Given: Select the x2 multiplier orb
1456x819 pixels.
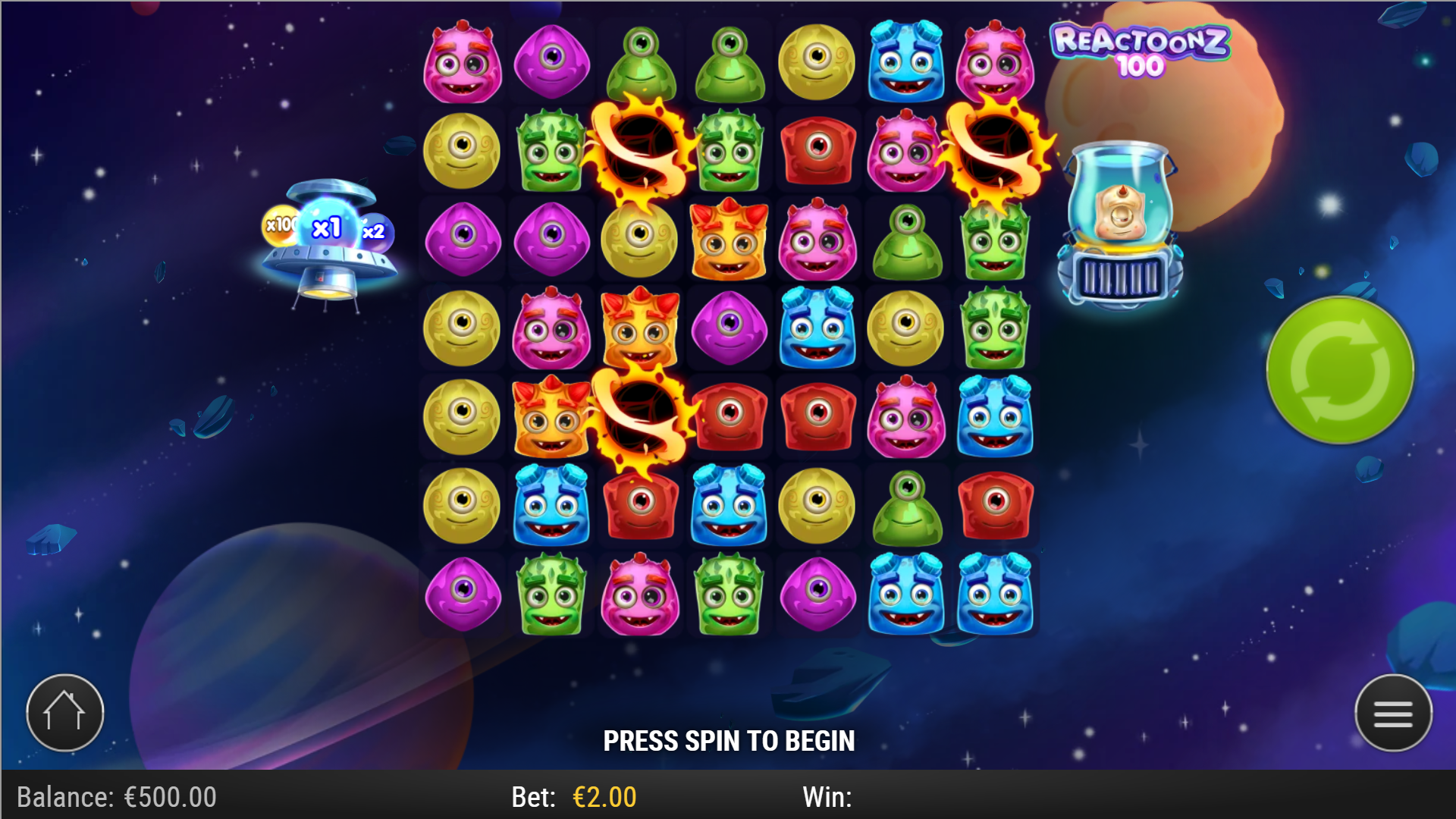Looking at the screenshot, I should coord(376,230).
